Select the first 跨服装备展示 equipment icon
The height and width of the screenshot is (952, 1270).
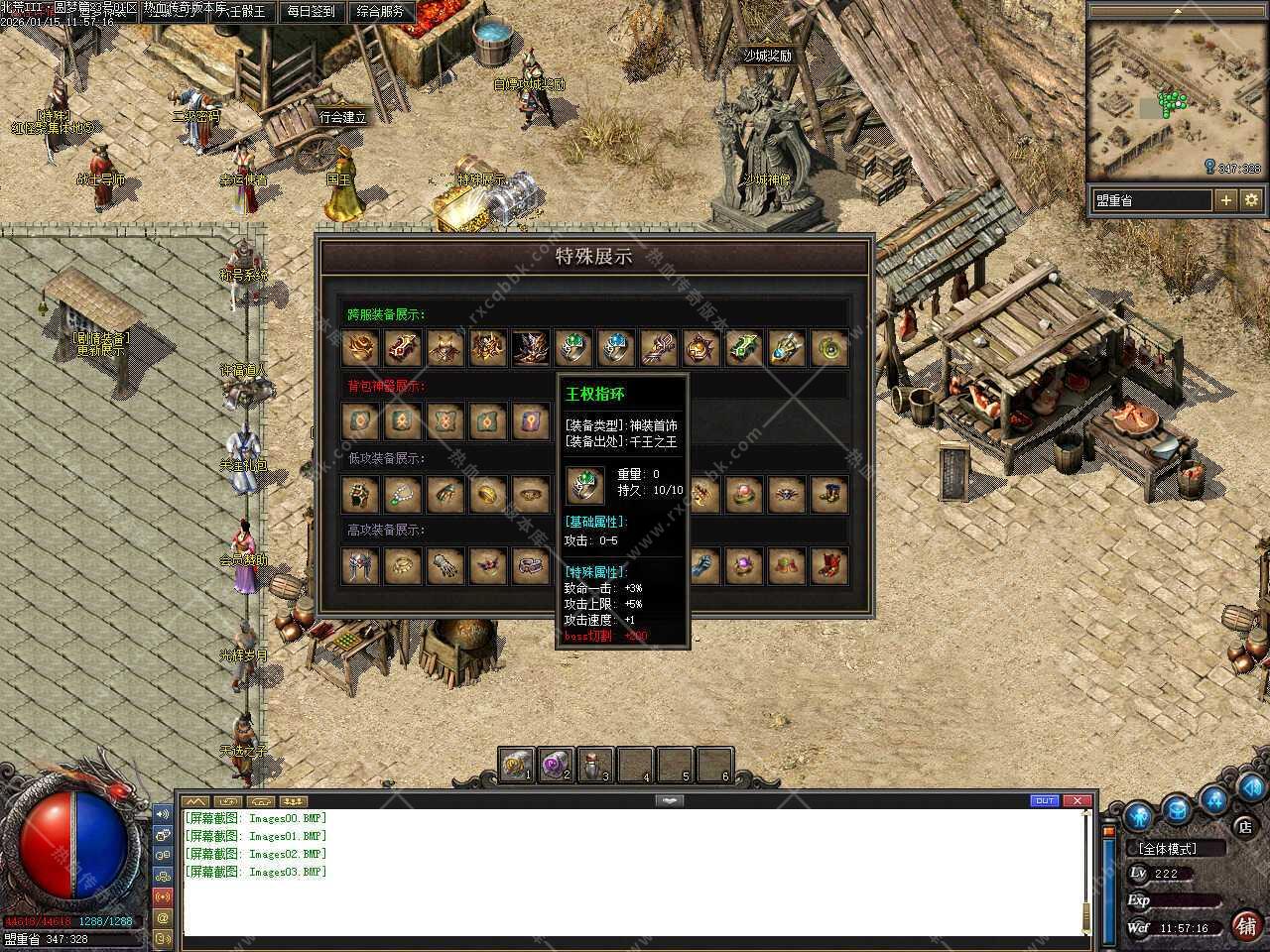tap(360, 349)
